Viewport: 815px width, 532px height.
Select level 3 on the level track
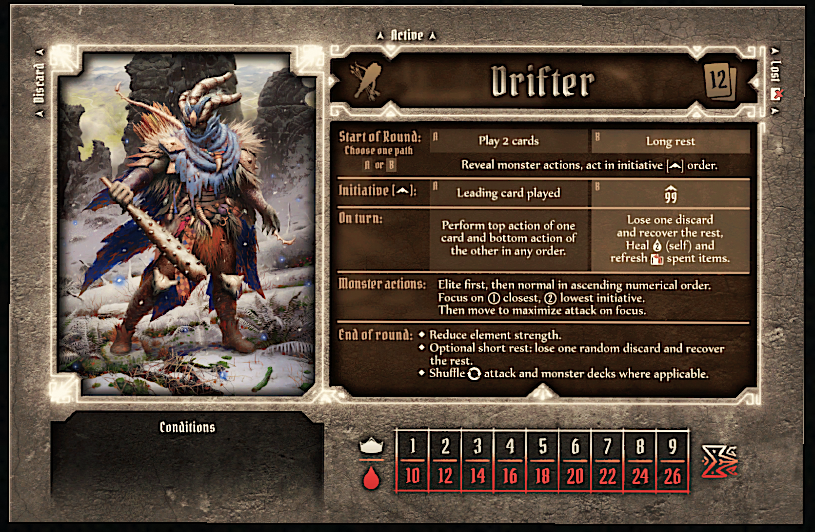(477, 445)
